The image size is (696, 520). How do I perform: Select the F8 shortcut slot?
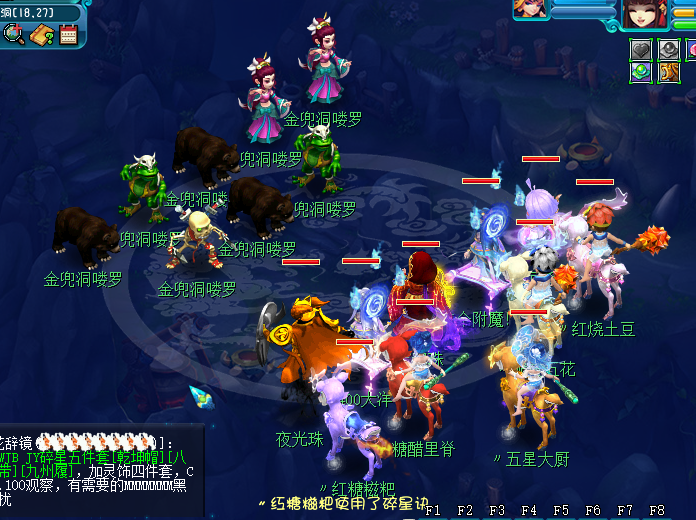click(x=657, y=510)
